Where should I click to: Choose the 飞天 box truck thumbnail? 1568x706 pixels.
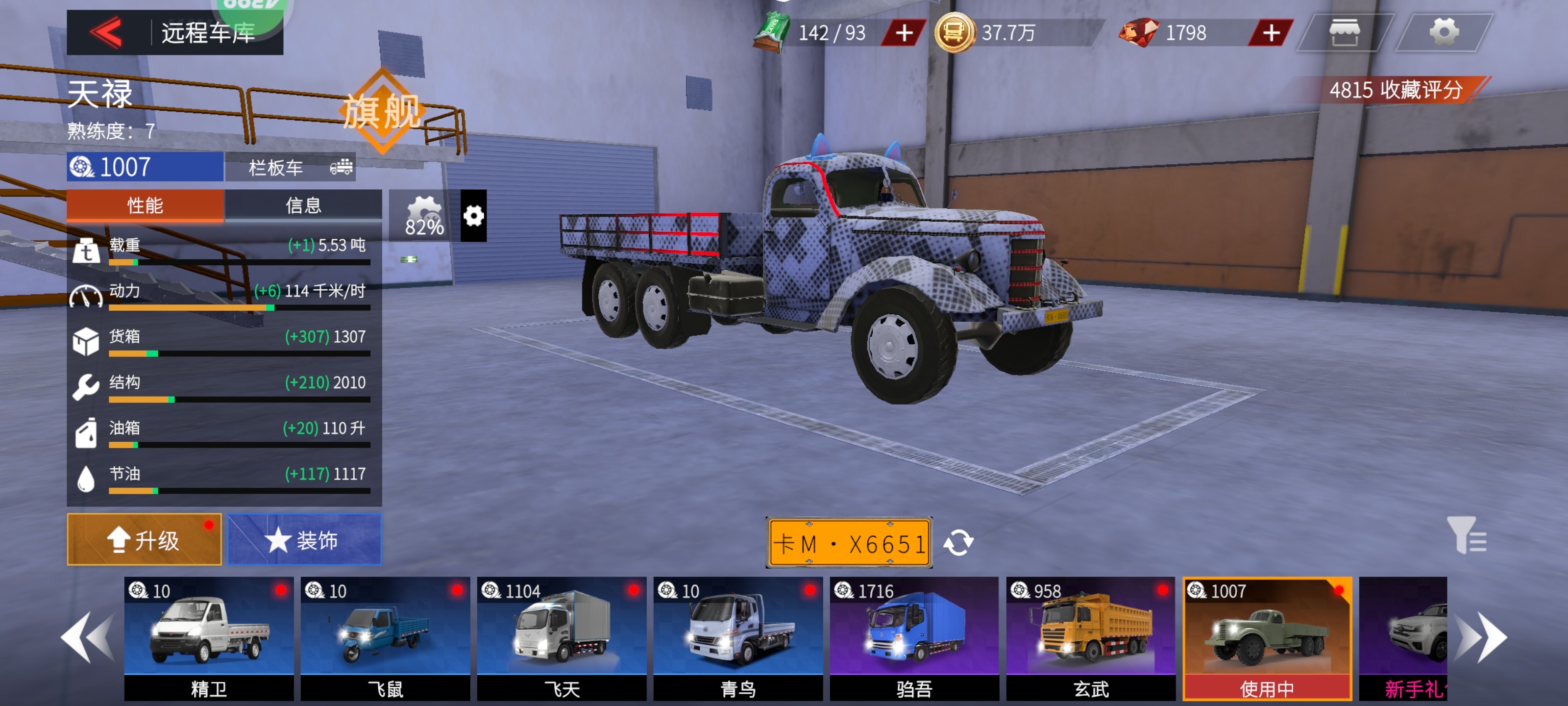[x=561, y=637]
